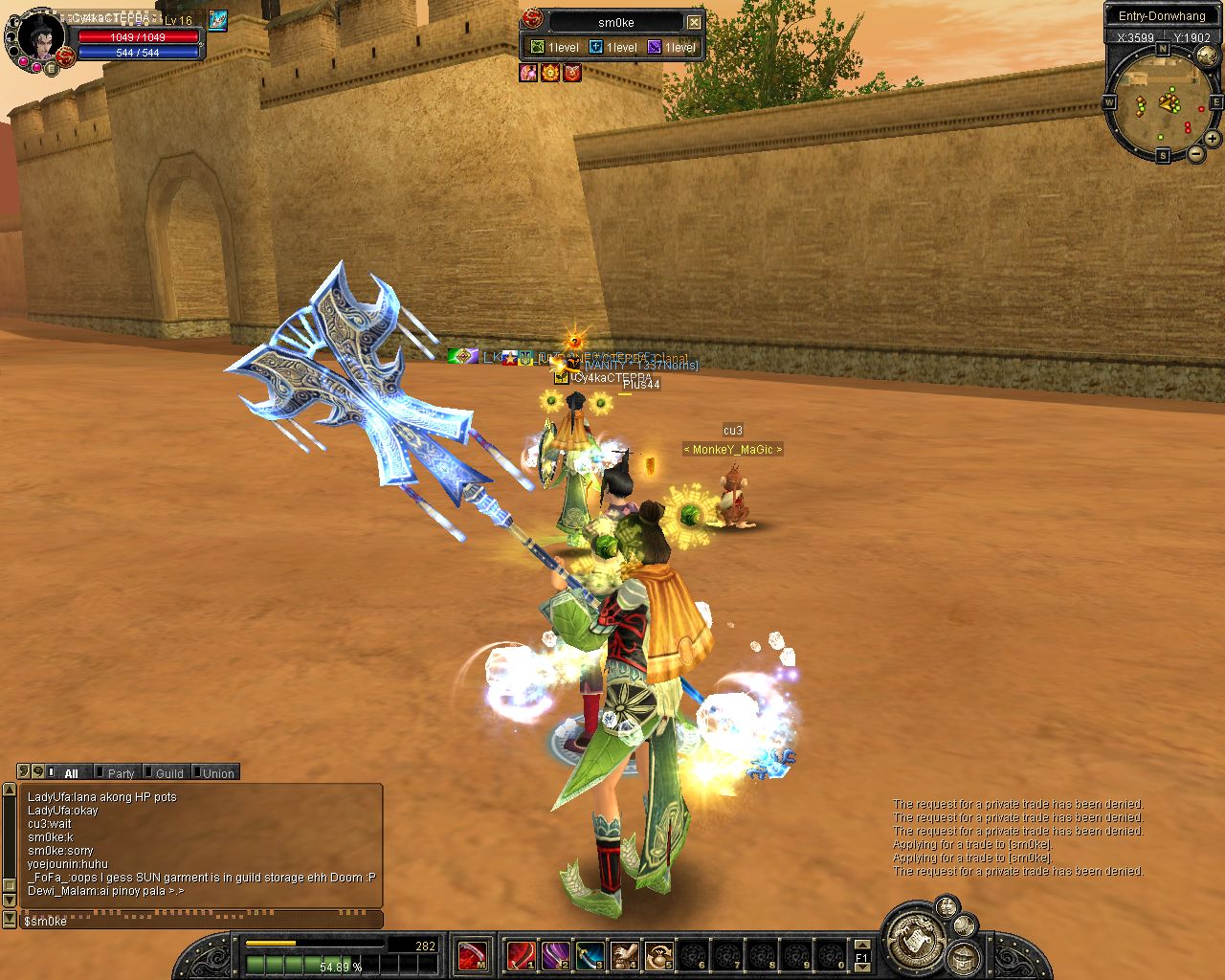Switch hotbar page with up arrow above F1

point(862,945)
